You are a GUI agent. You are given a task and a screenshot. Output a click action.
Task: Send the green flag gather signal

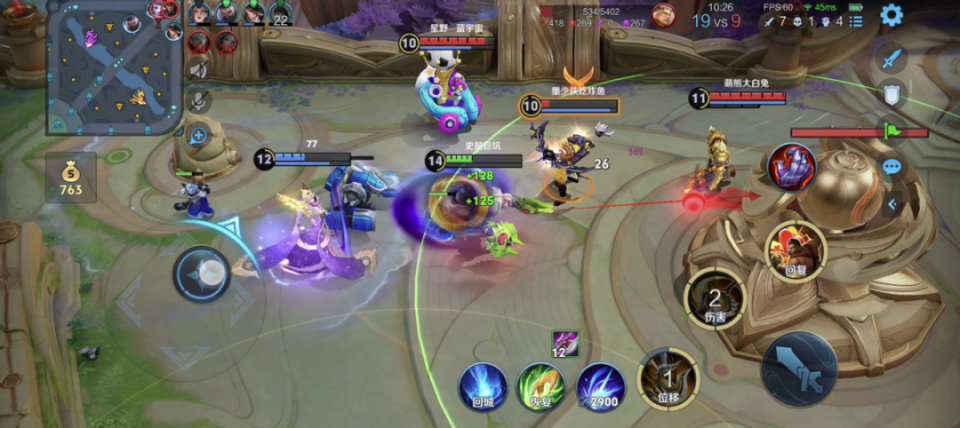pyautogui.click(x=891, y=130)
